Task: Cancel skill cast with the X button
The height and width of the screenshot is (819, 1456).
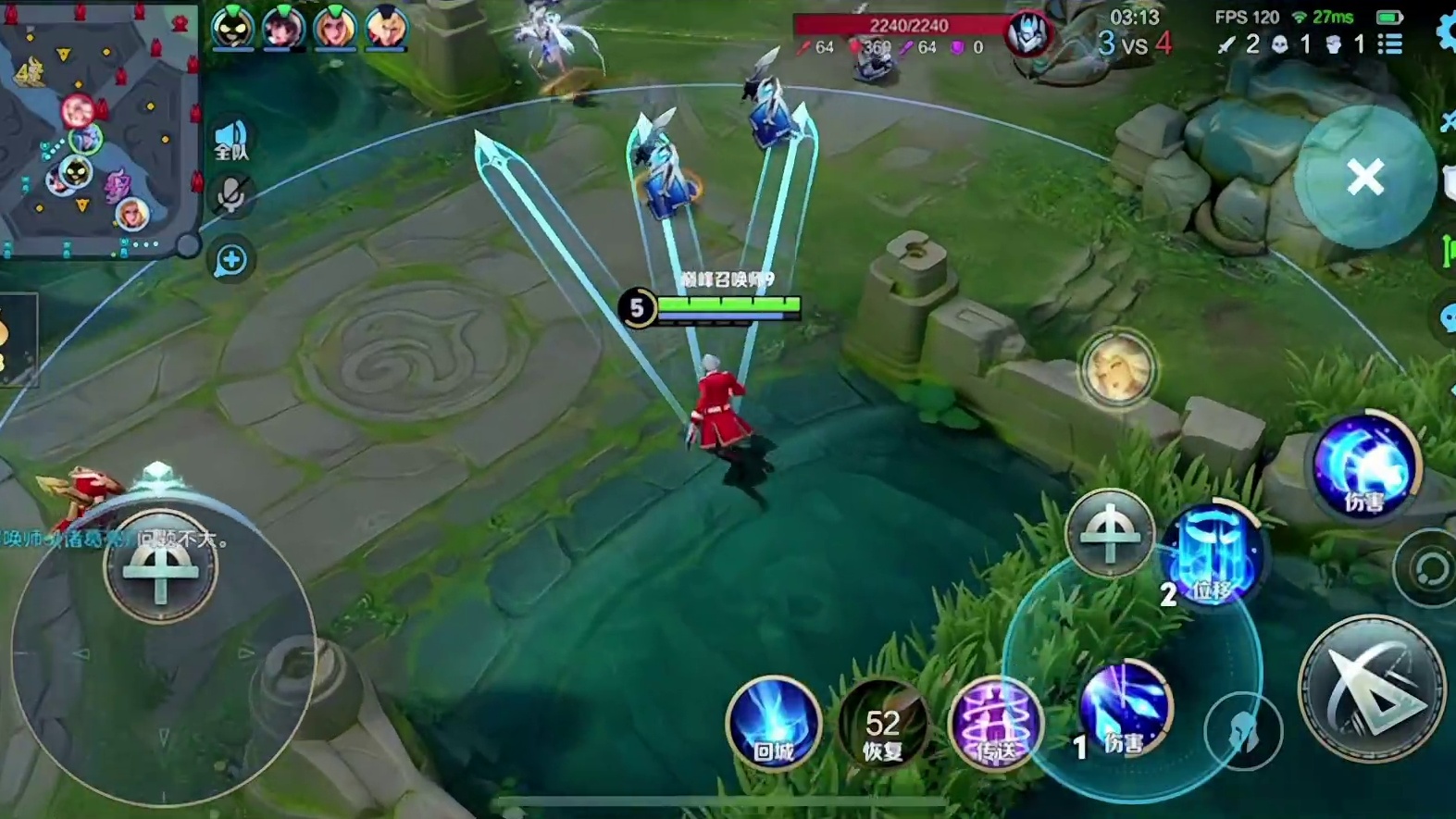Action: point(1364,177)
